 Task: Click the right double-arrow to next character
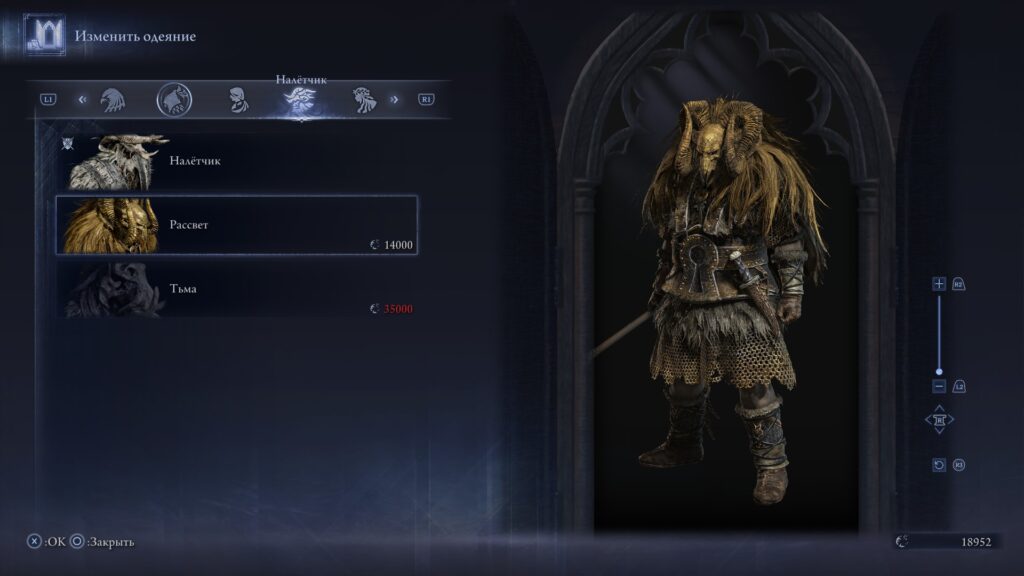(x=394, y=99)
